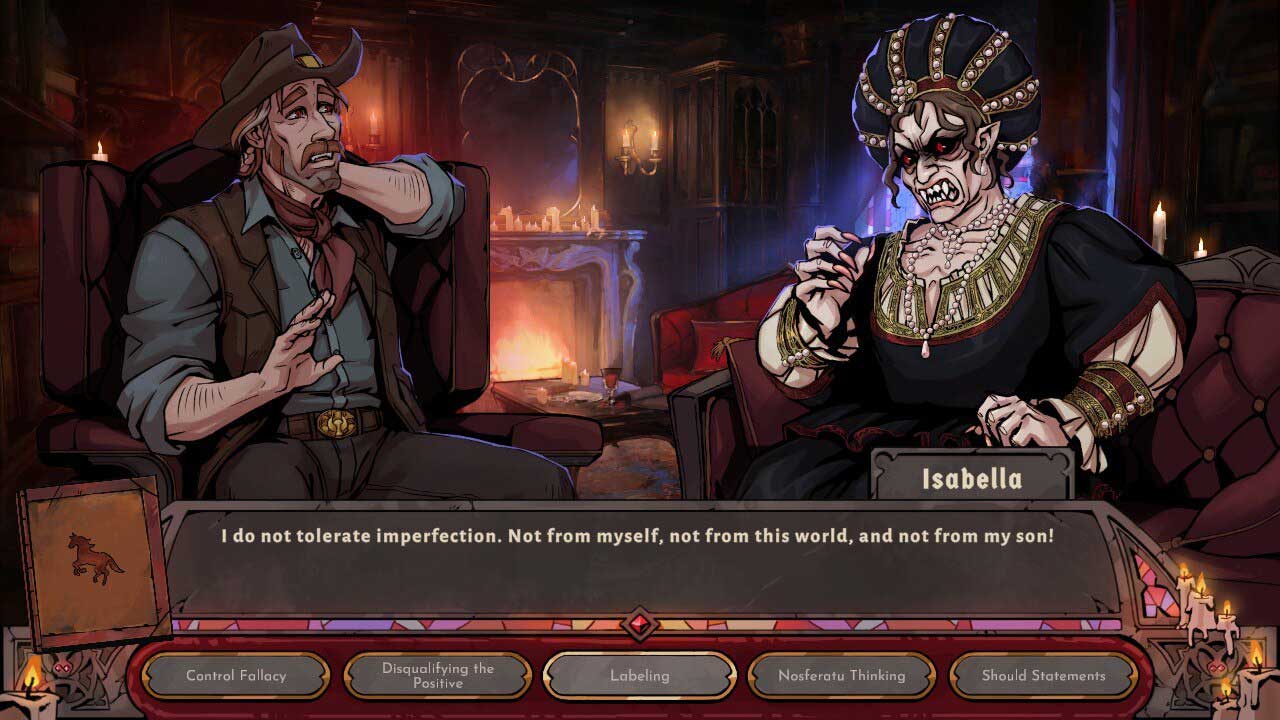This screenshot has height=720, width=1280.
Task: Choose the Control Fallacy option
Action: click(x=236, y=676)
